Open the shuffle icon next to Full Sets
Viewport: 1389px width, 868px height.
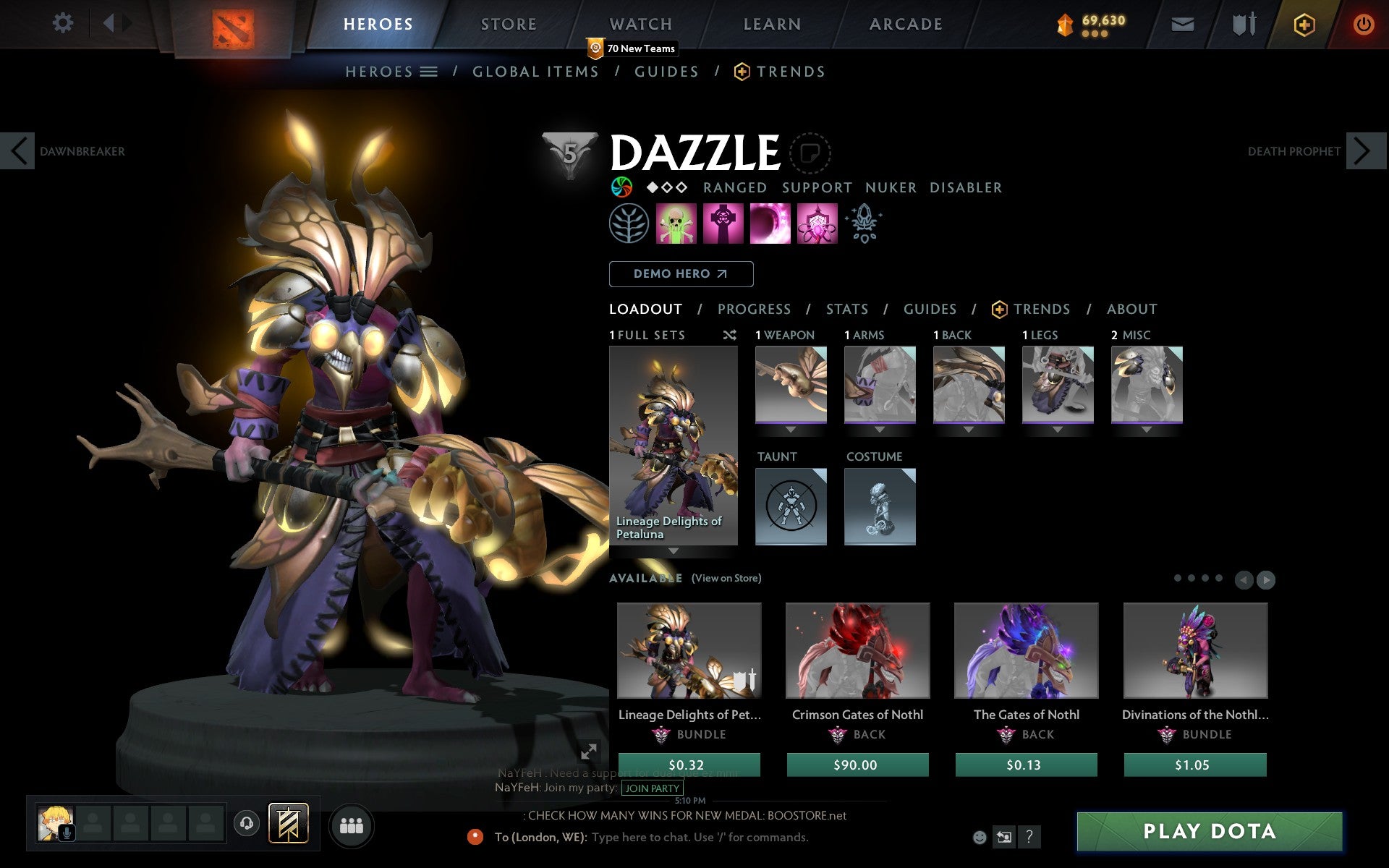pos(729,335)
